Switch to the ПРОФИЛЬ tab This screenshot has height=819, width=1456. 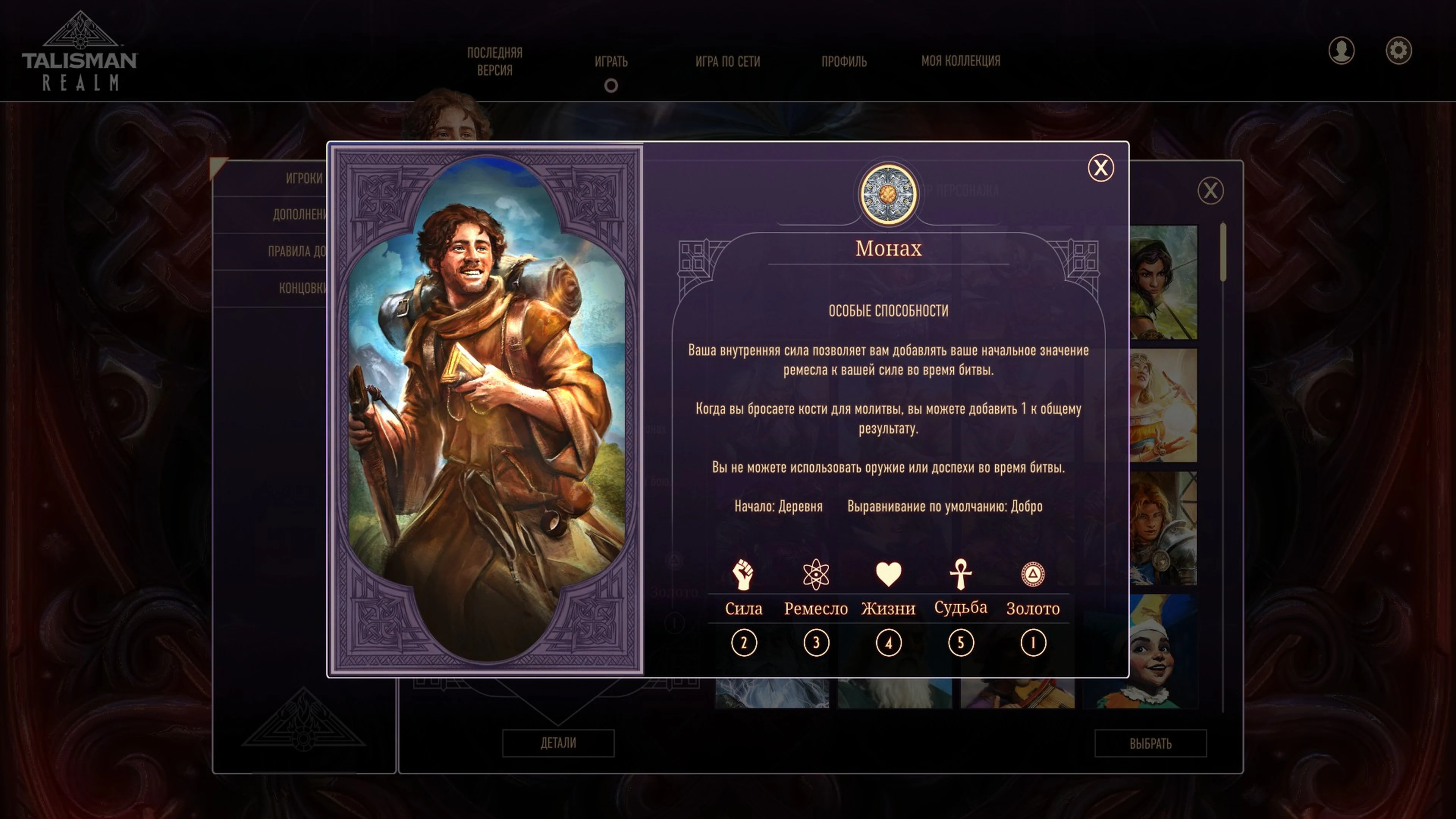click(x=844, y=61)
